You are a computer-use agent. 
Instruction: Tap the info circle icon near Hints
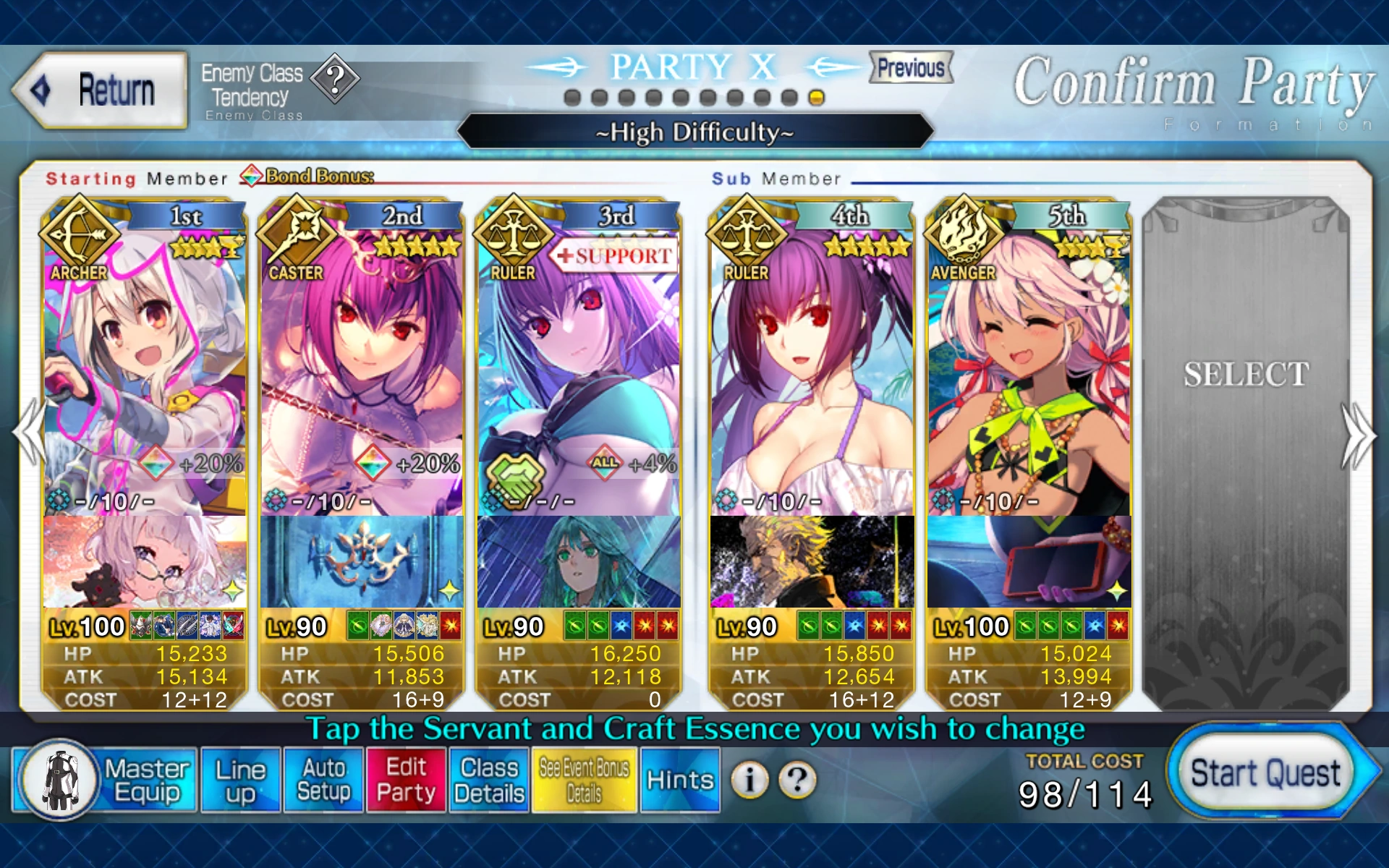click(x=749, y=780)
